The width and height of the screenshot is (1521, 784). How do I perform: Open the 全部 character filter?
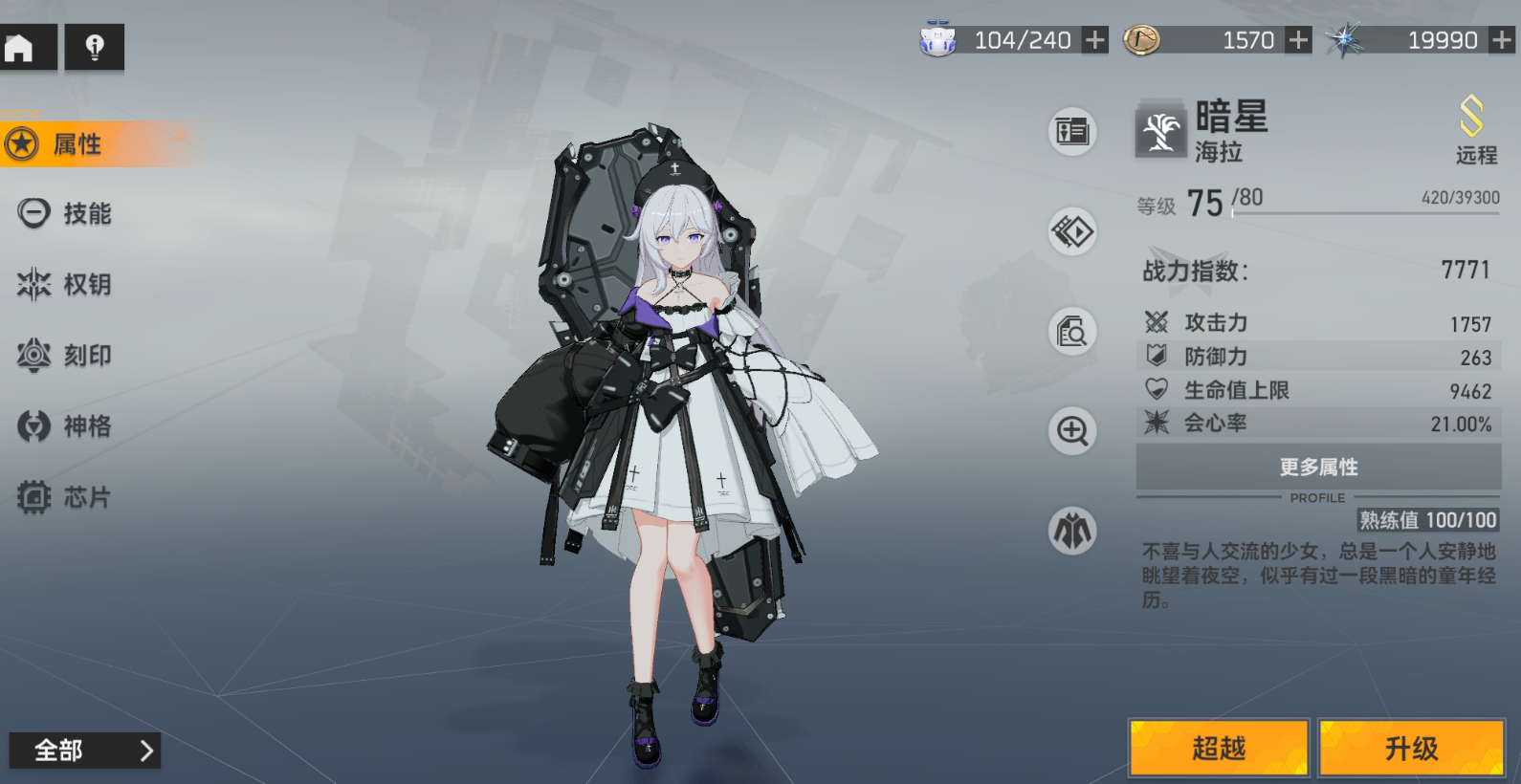click(84, 751)
